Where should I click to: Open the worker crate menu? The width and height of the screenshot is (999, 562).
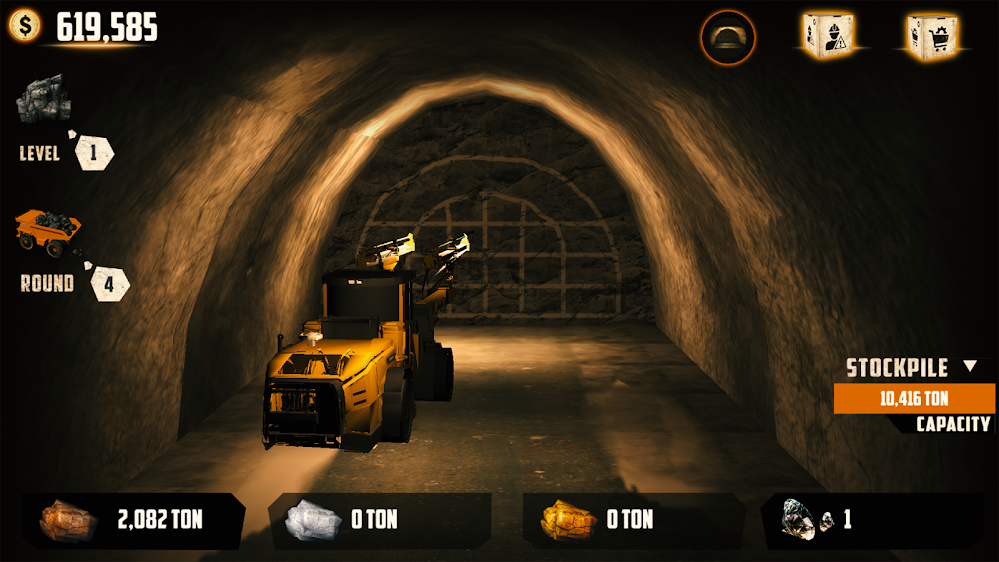[x=827, y=36]
